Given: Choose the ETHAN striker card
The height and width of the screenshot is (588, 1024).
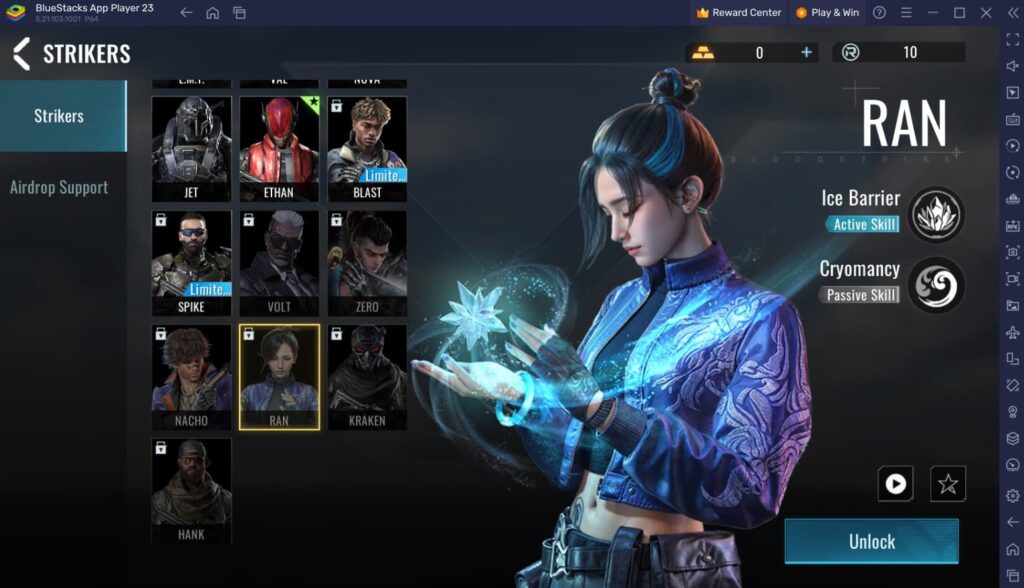Looking at the screenshot, I should click(x=279, y=147).
